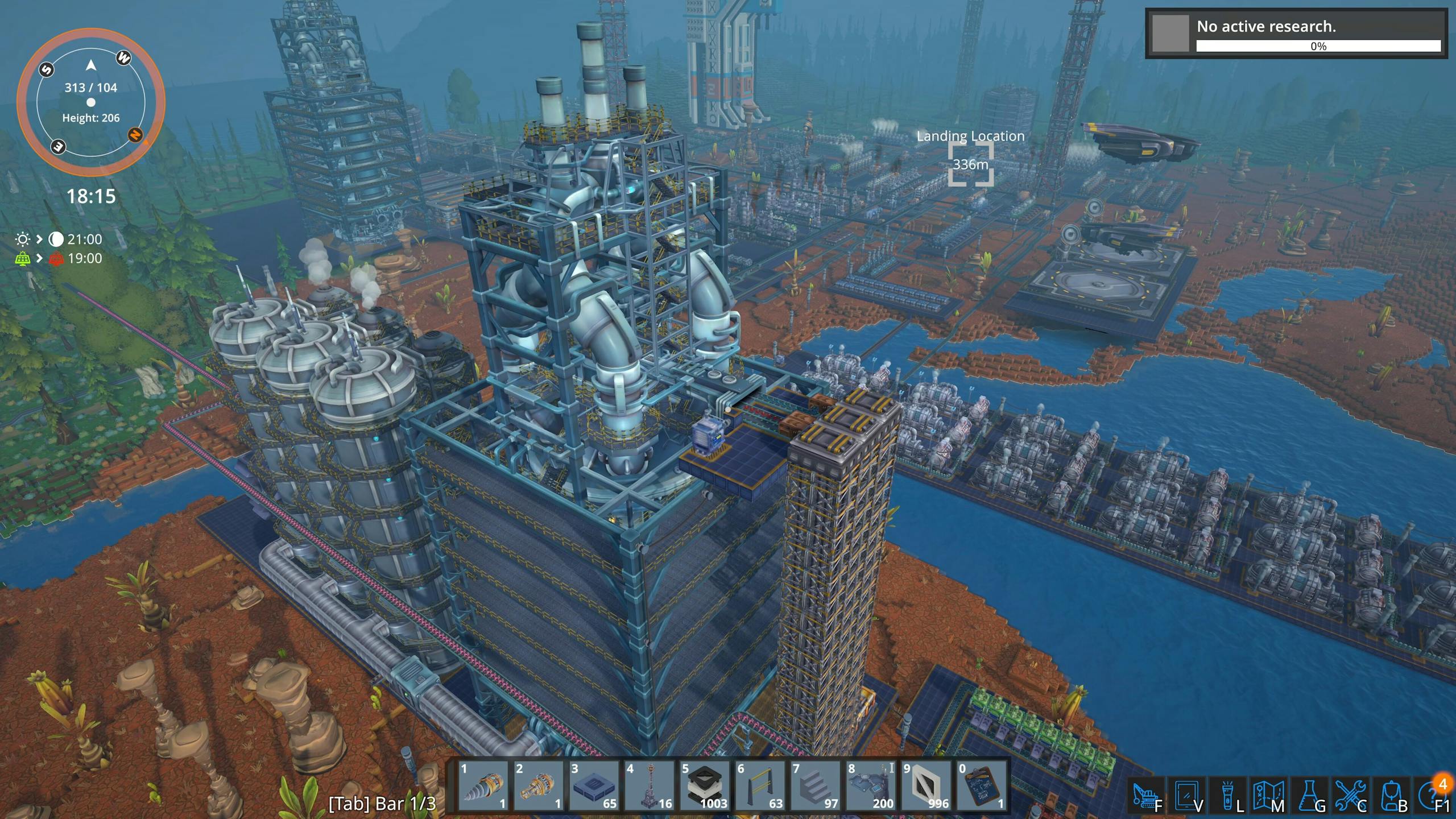
Task: Select the large drill in hotbar slot 1
Action: click(482, 786)
